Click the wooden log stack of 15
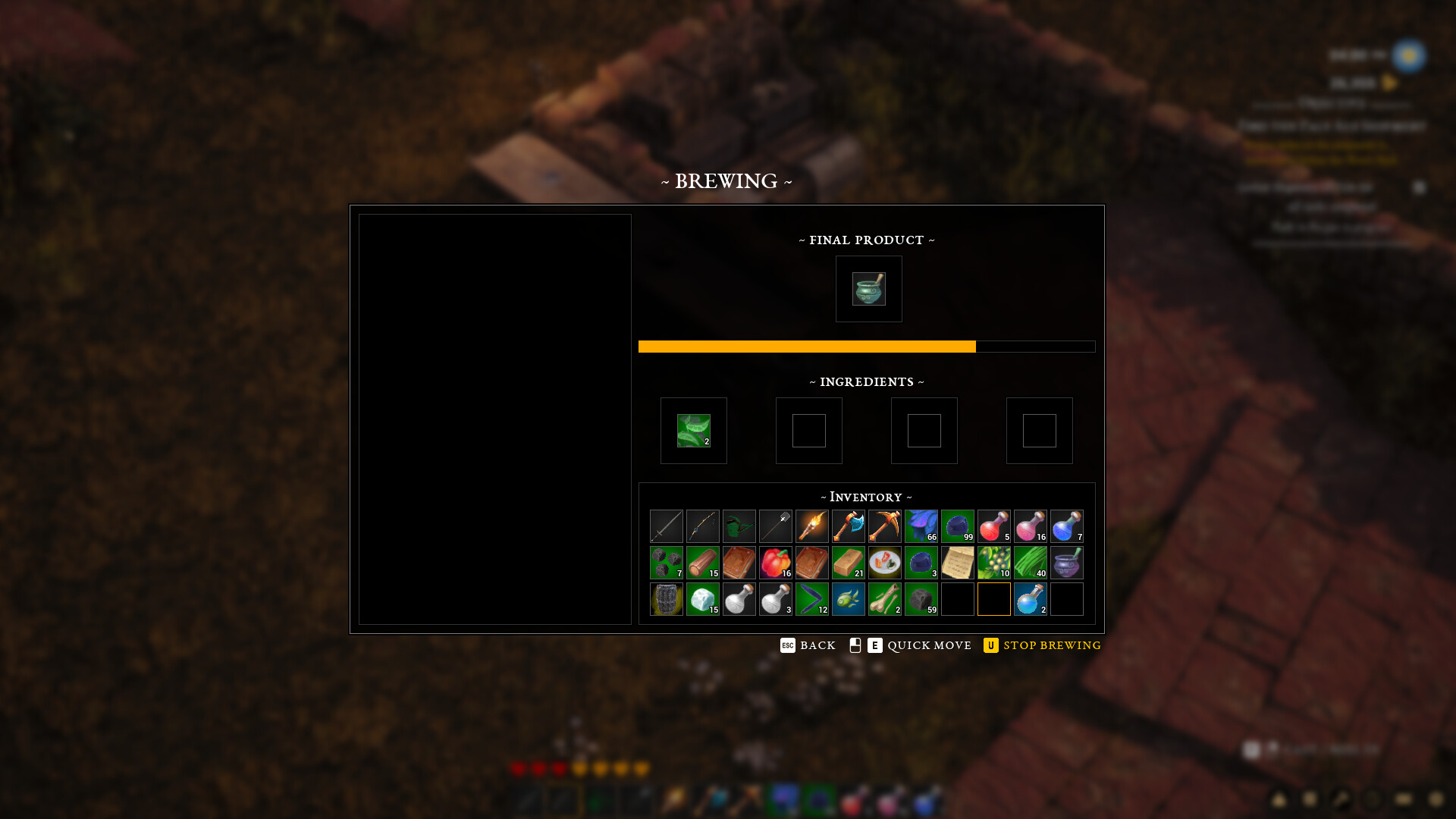The image size is (1456, 819). coord(703,562)
